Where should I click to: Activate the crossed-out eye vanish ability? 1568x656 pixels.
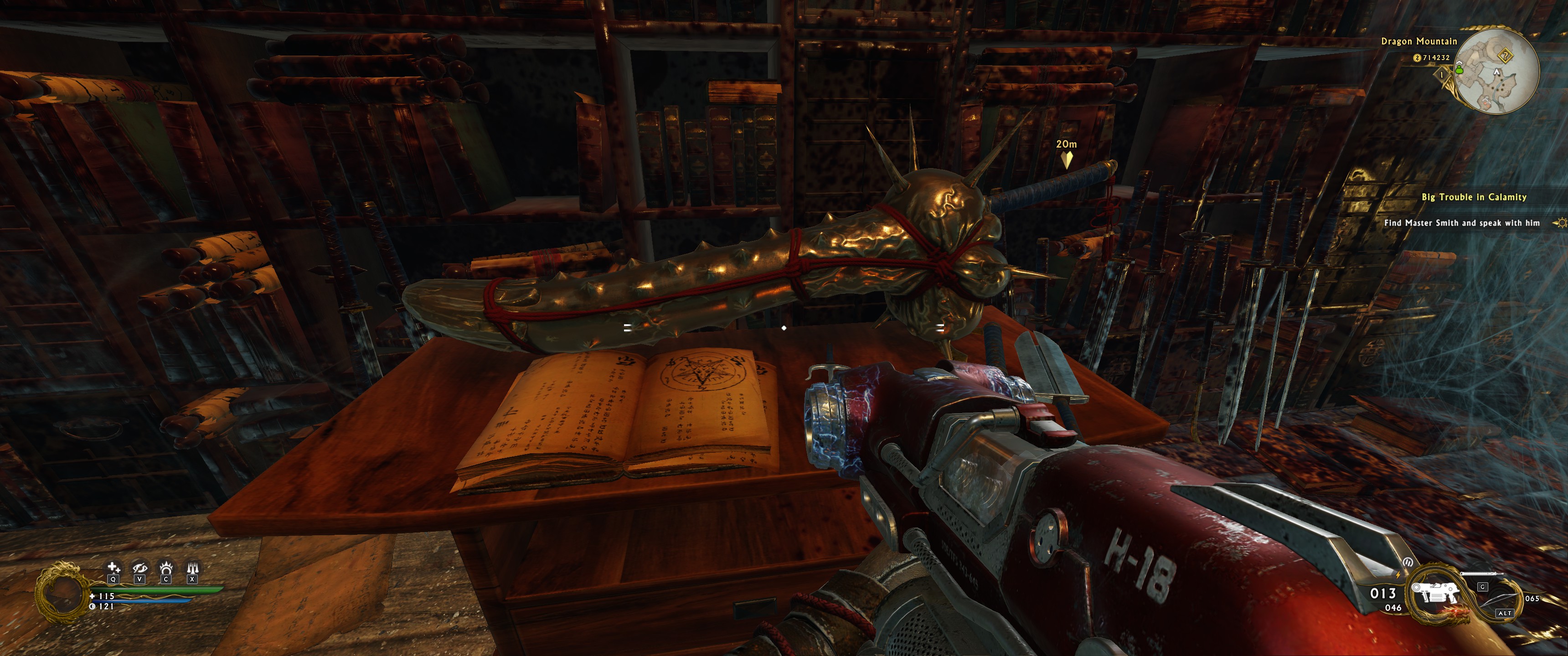[139, 569]
